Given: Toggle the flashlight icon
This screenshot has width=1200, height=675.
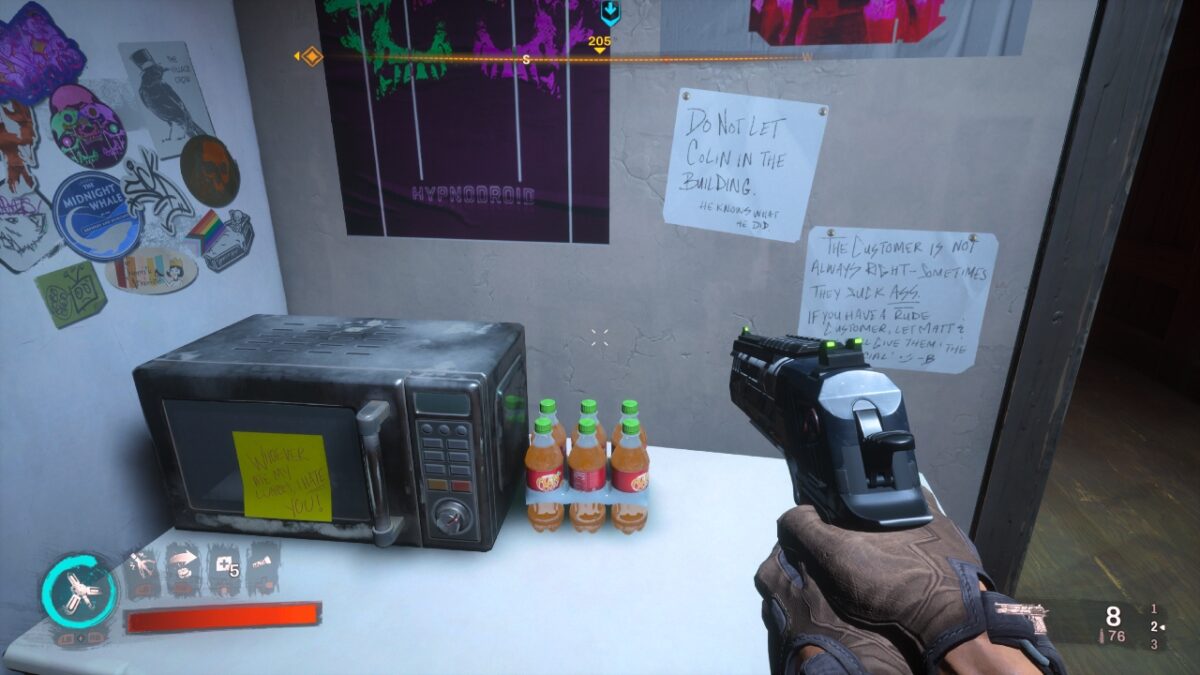Looking at the screenshot, I should [262, 565].
